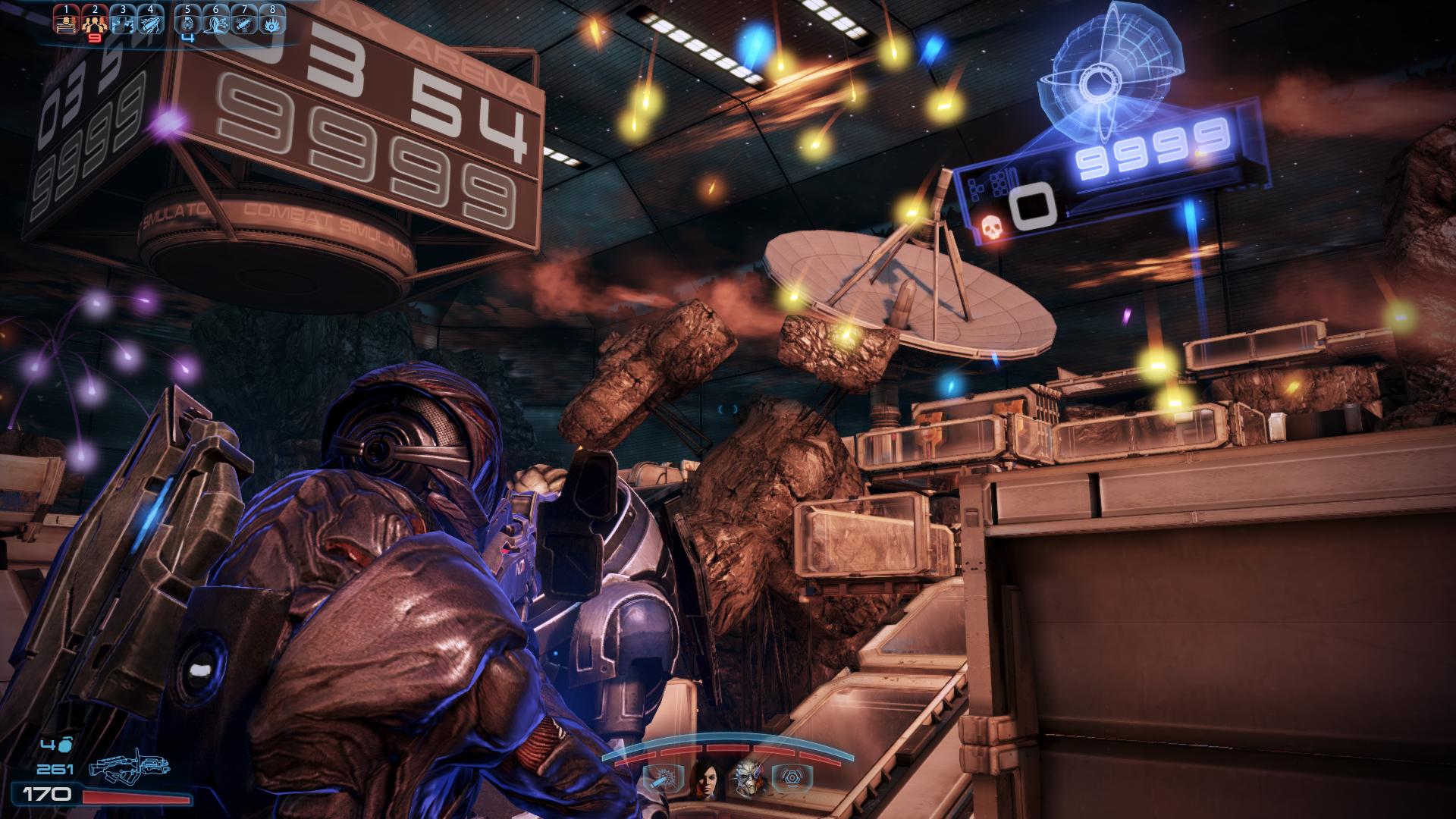Select the turian squadmate portrait
The image size is (1456, 819).
tap(748, 777)
